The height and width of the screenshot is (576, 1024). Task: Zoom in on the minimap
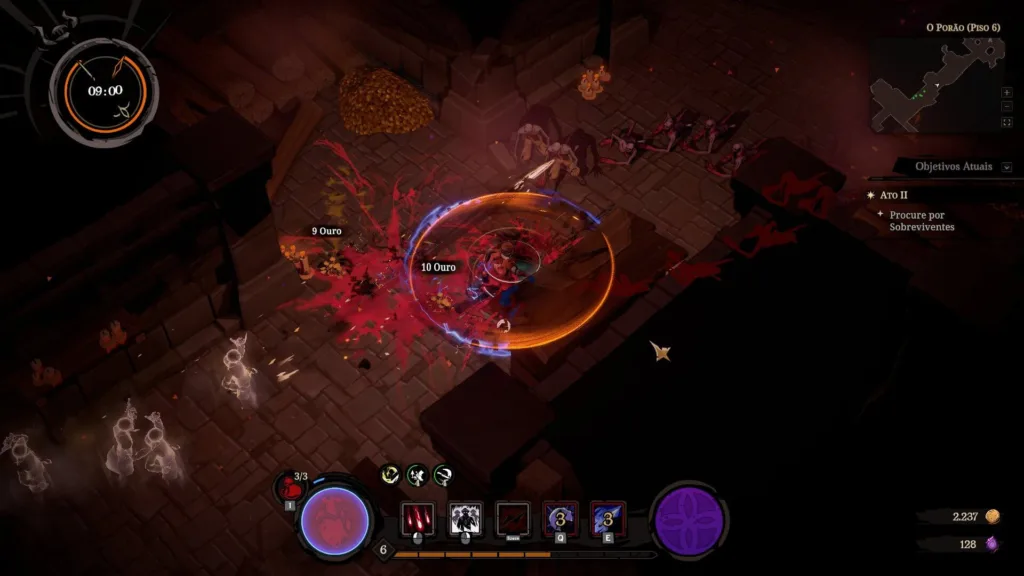(x=1006, y=92)
